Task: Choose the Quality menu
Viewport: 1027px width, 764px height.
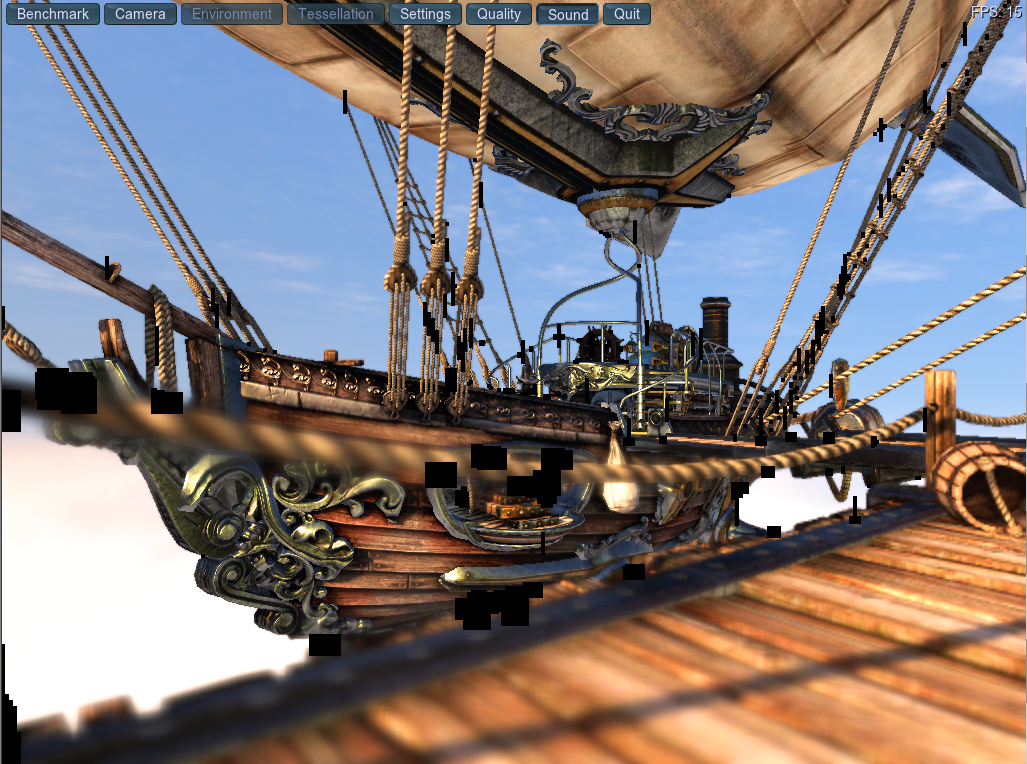Action: (498, 14)
